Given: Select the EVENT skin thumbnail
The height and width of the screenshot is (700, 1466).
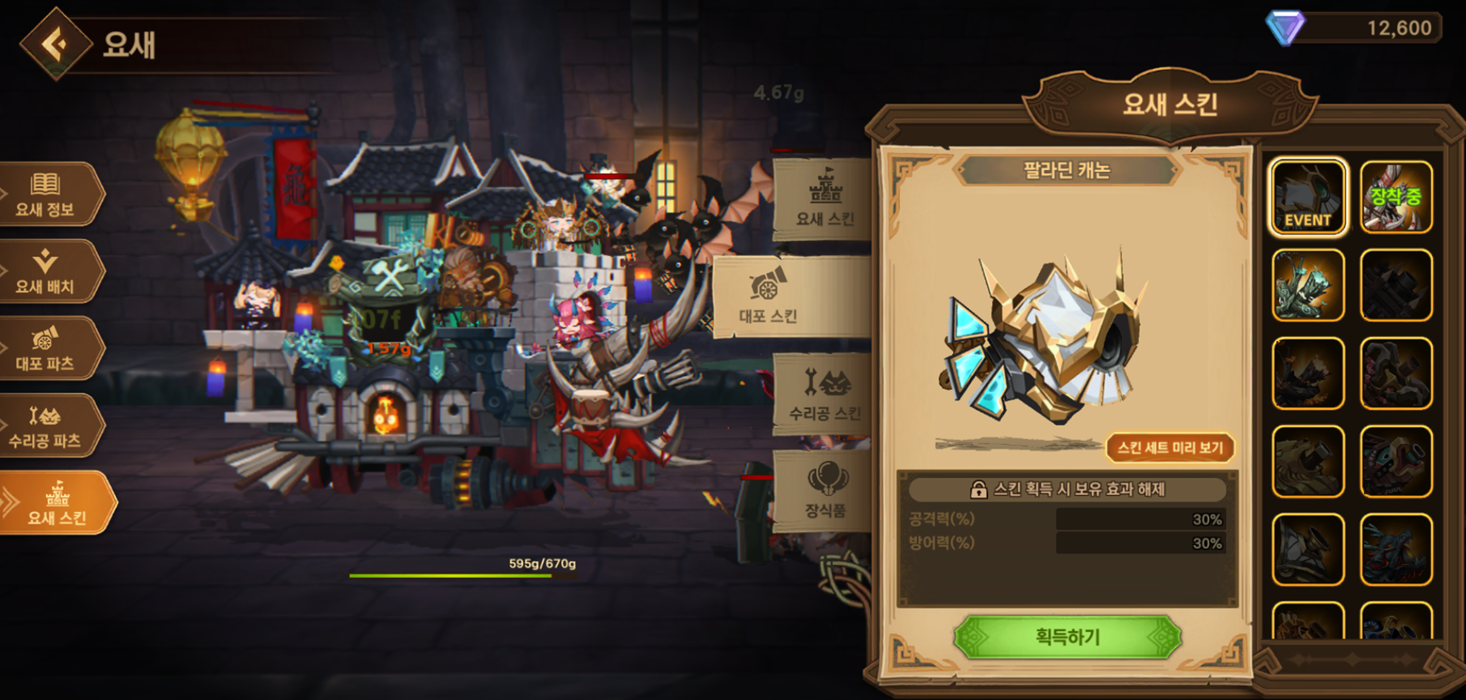Looking at the screenshot, I should pos(1308,198).
